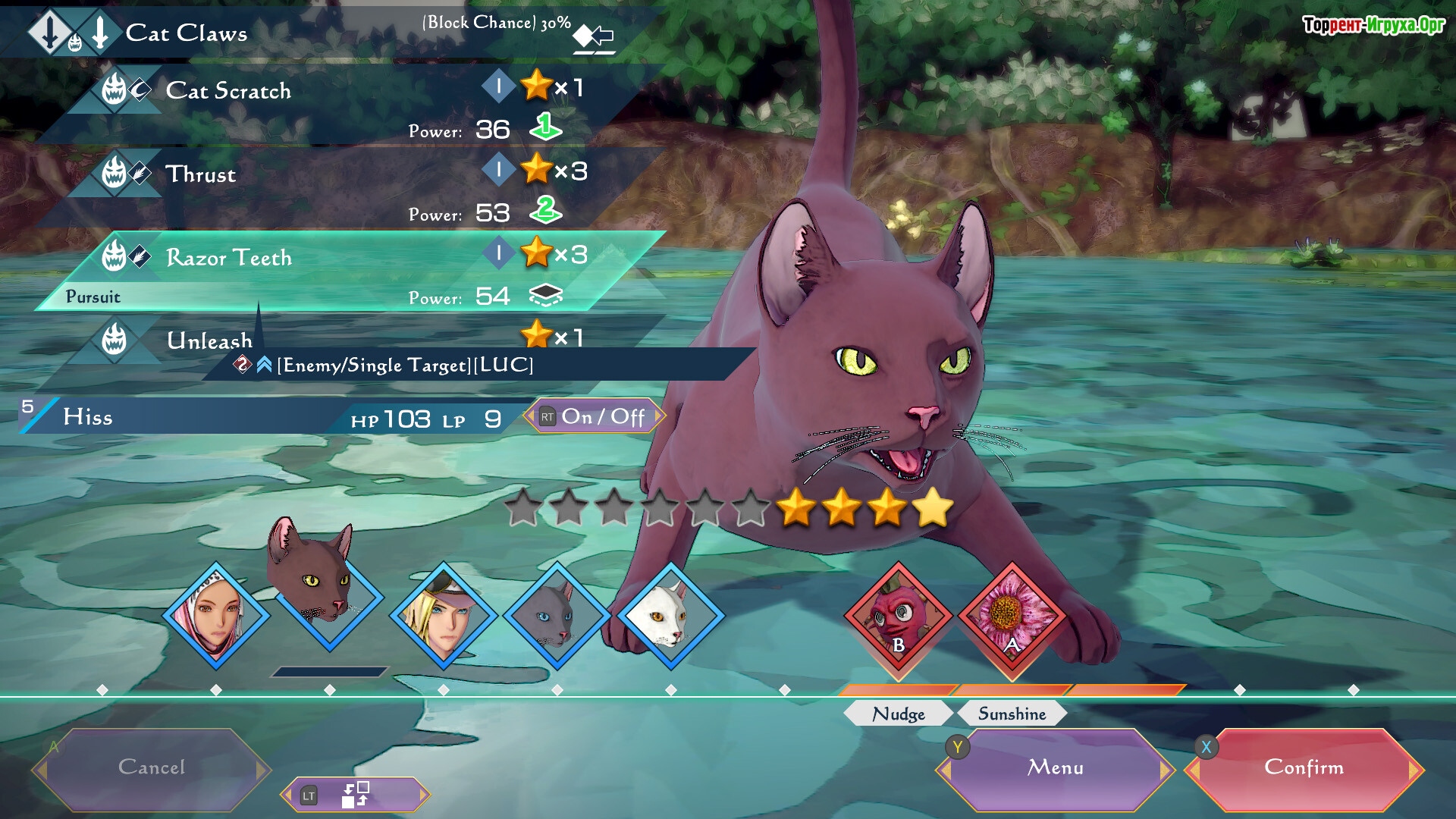Image resolution: width=1456 pixels, height=819 pixels.
Task: Select the hooded woman portrait
Action: click(x=216, y=615)
